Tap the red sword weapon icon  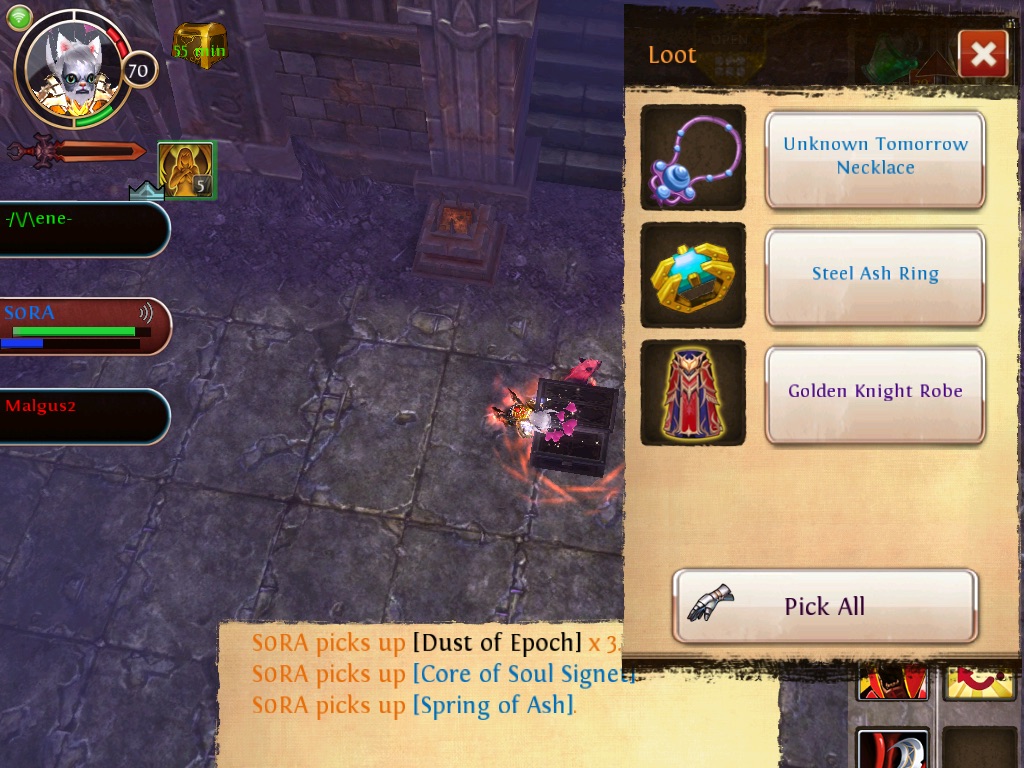(x=78, y=152)
